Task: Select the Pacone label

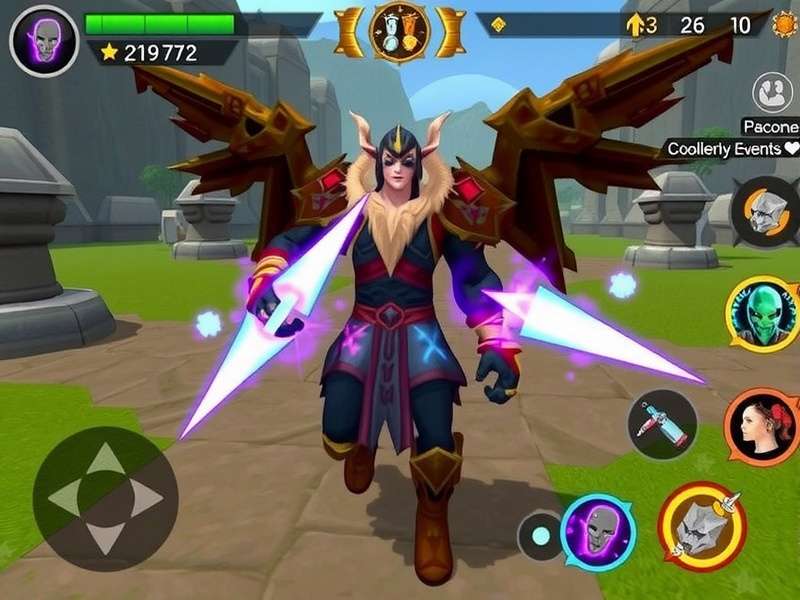Action: pos(770,126)
